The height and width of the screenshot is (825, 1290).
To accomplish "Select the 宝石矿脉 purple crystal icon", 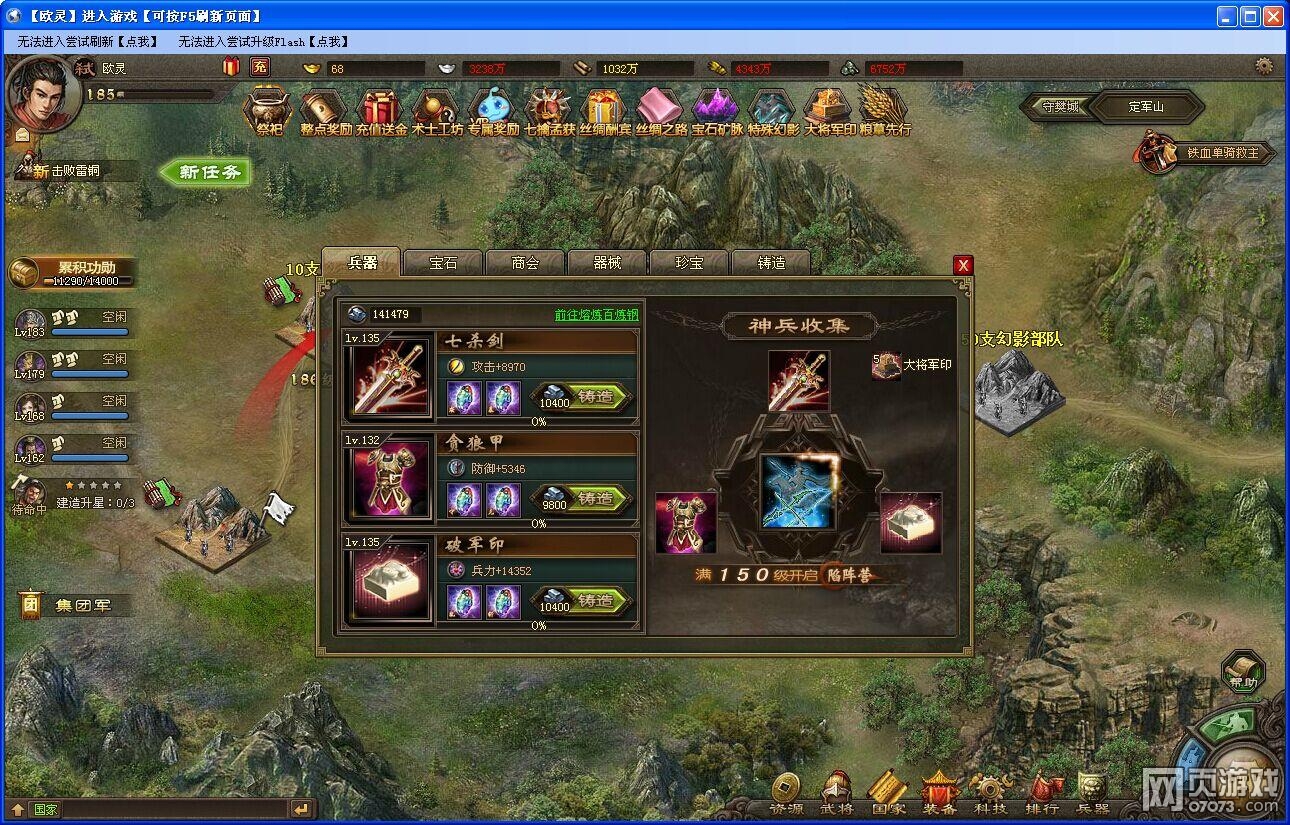I will click(x=717, y=110).
